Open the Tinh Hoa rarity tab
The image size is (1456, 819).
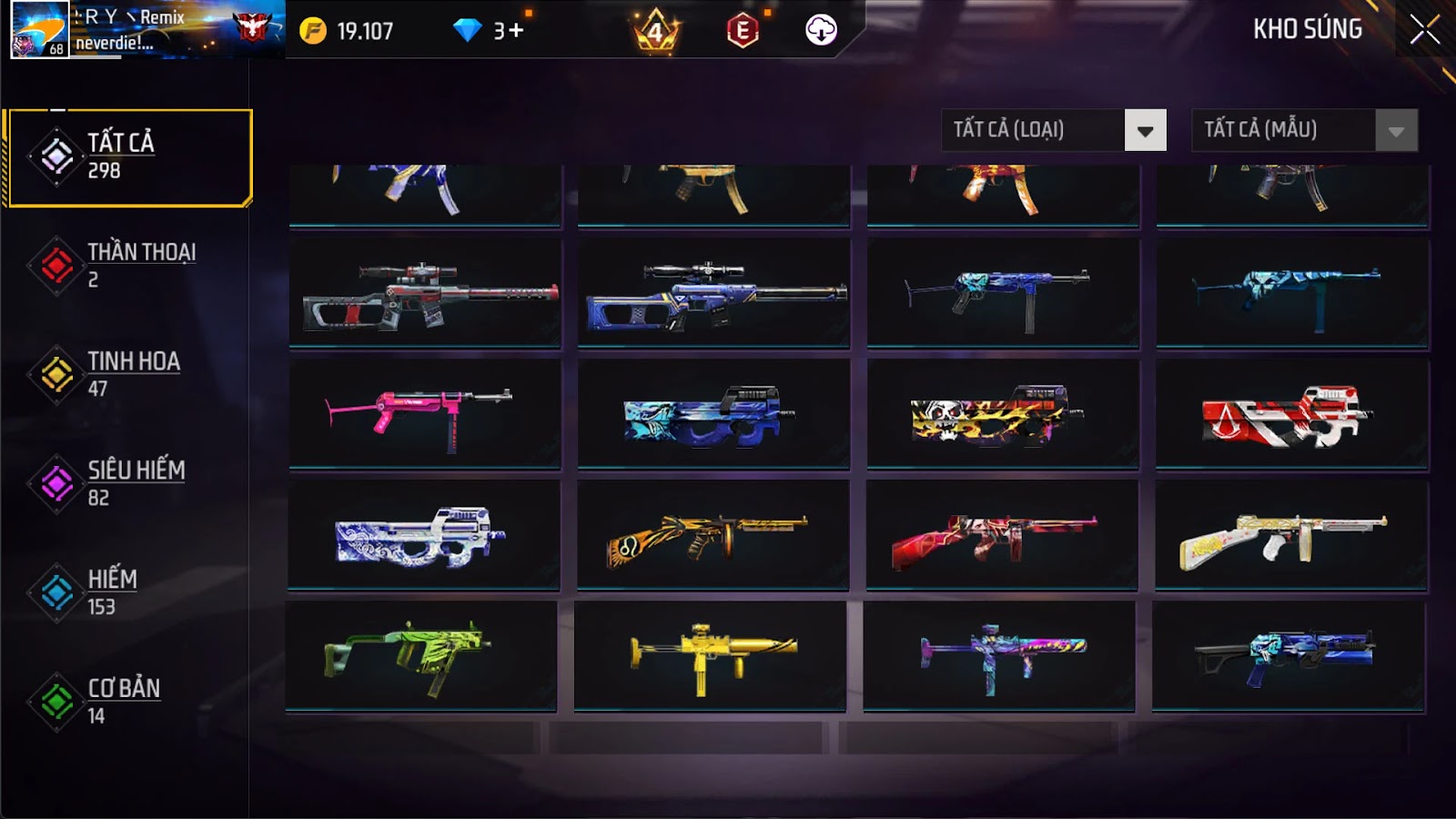126,374
